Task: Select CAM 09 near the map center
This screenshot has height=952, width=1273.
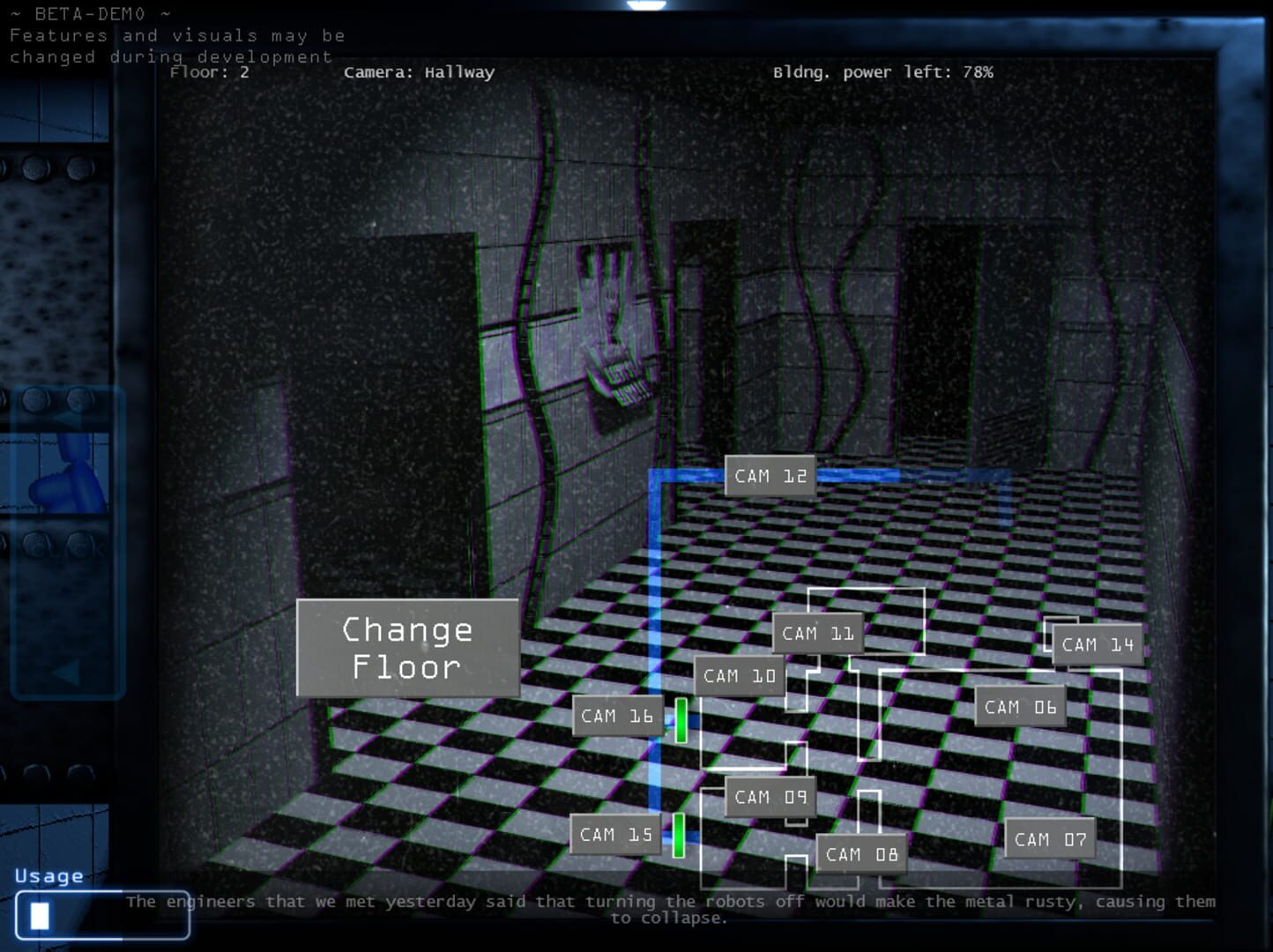Action: coord(769,797)
